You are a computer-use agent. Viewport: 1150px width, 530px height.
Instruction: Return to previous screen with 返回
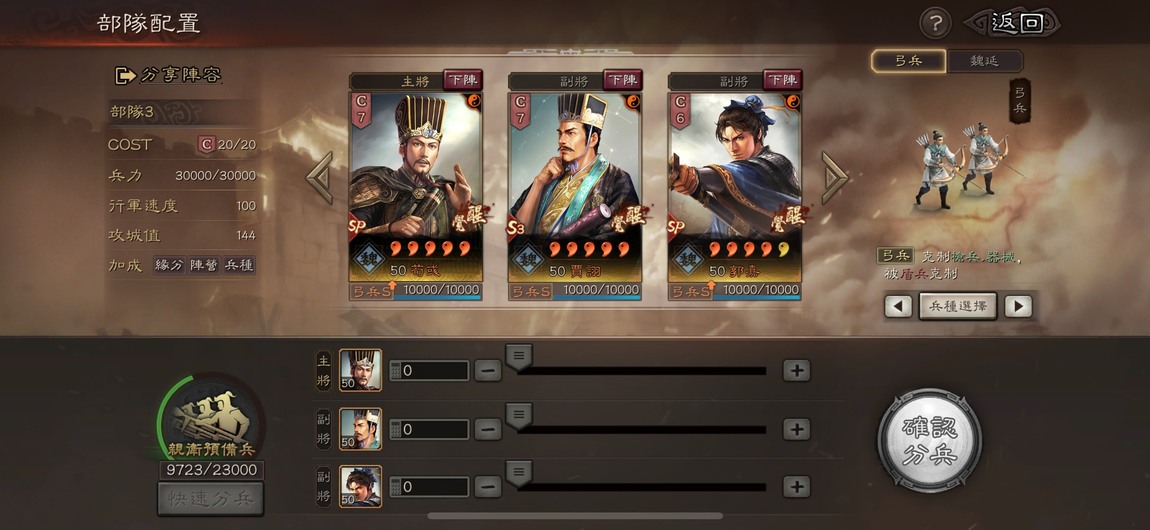pyautogui.click(x=1014, y=23)
